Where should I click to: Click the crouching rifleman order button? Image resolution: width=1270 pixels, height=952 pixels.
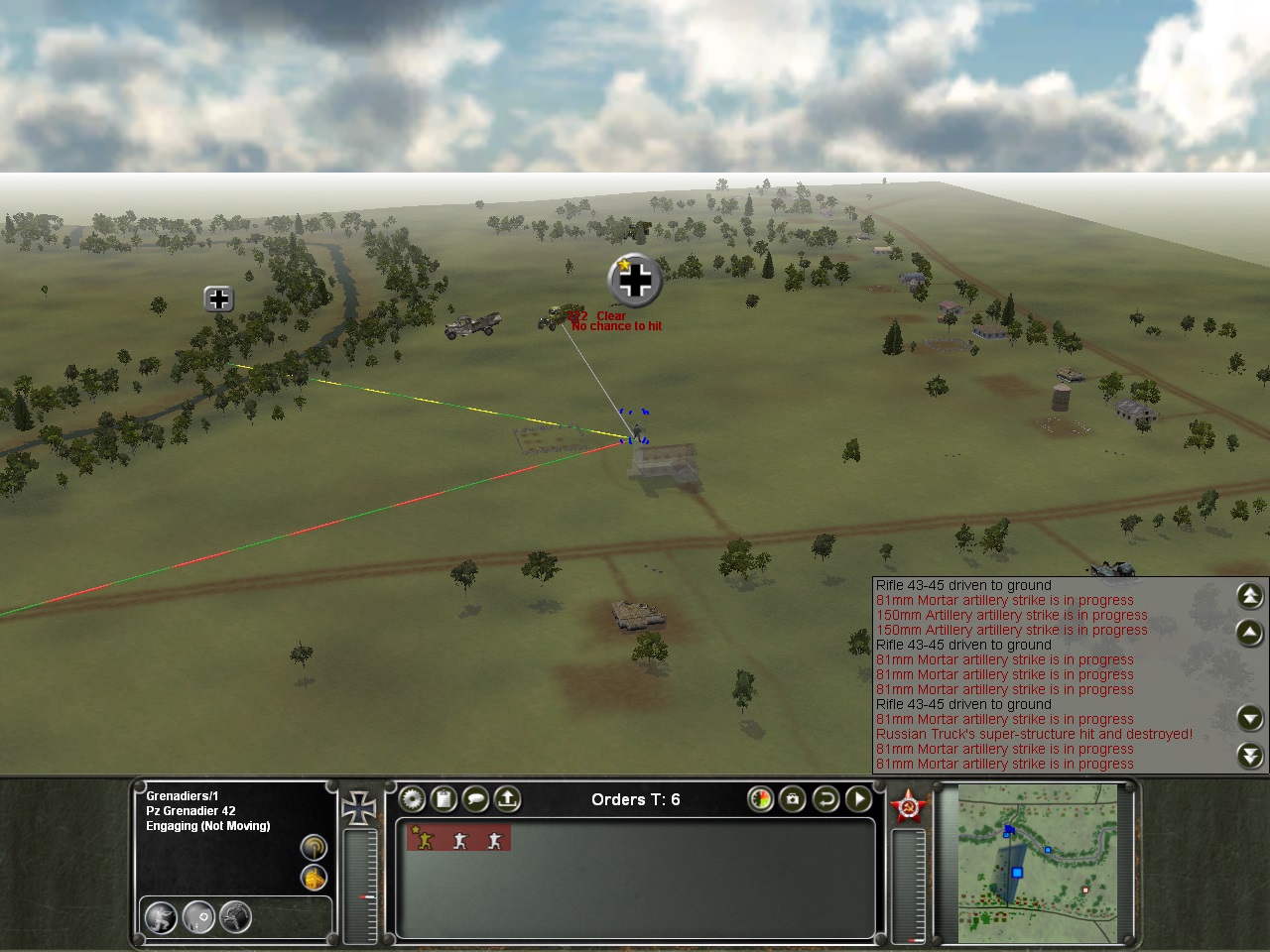tap(161, 917)
